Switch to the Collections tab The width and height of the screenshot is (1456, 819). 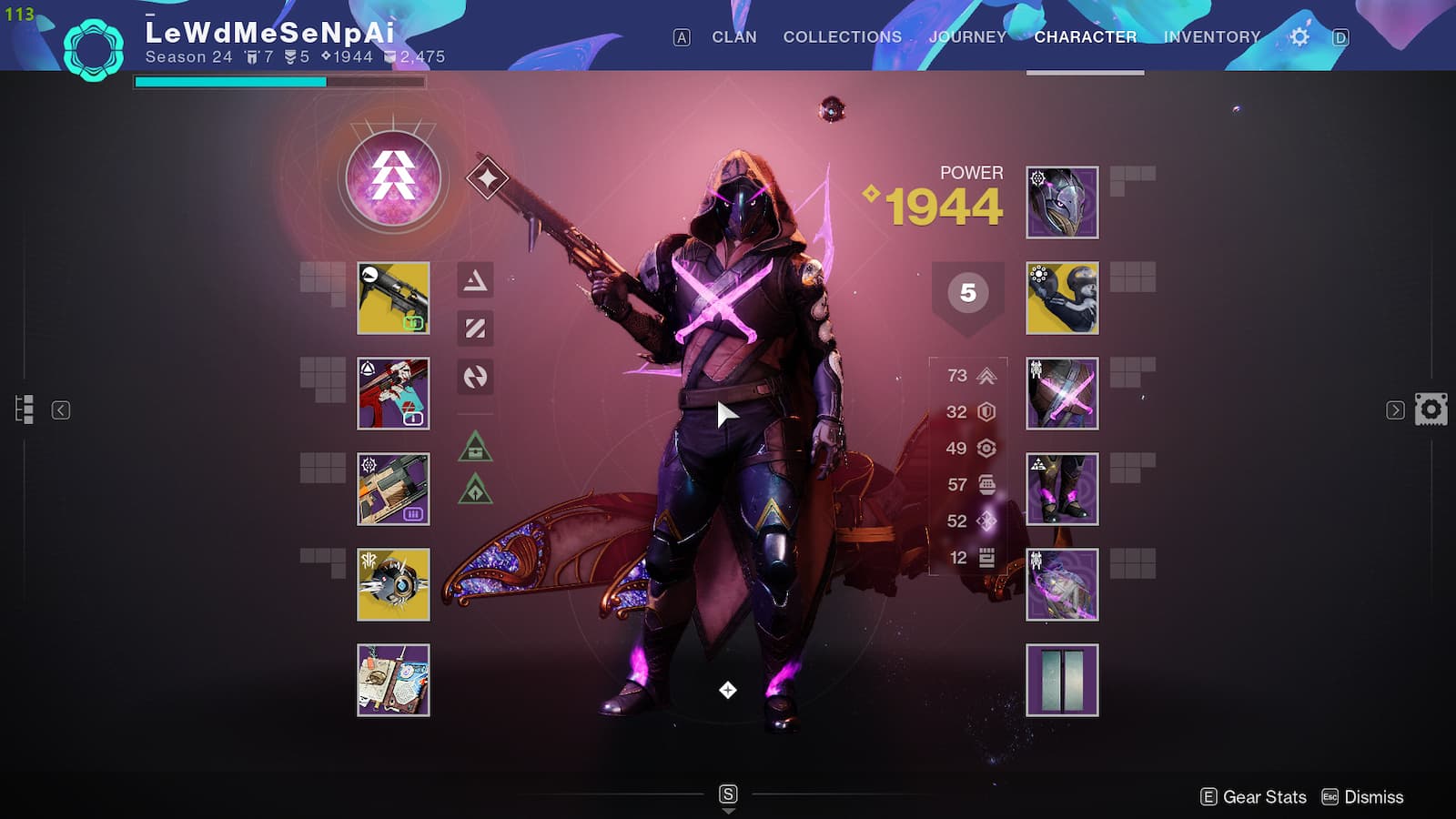click(842, 37)
